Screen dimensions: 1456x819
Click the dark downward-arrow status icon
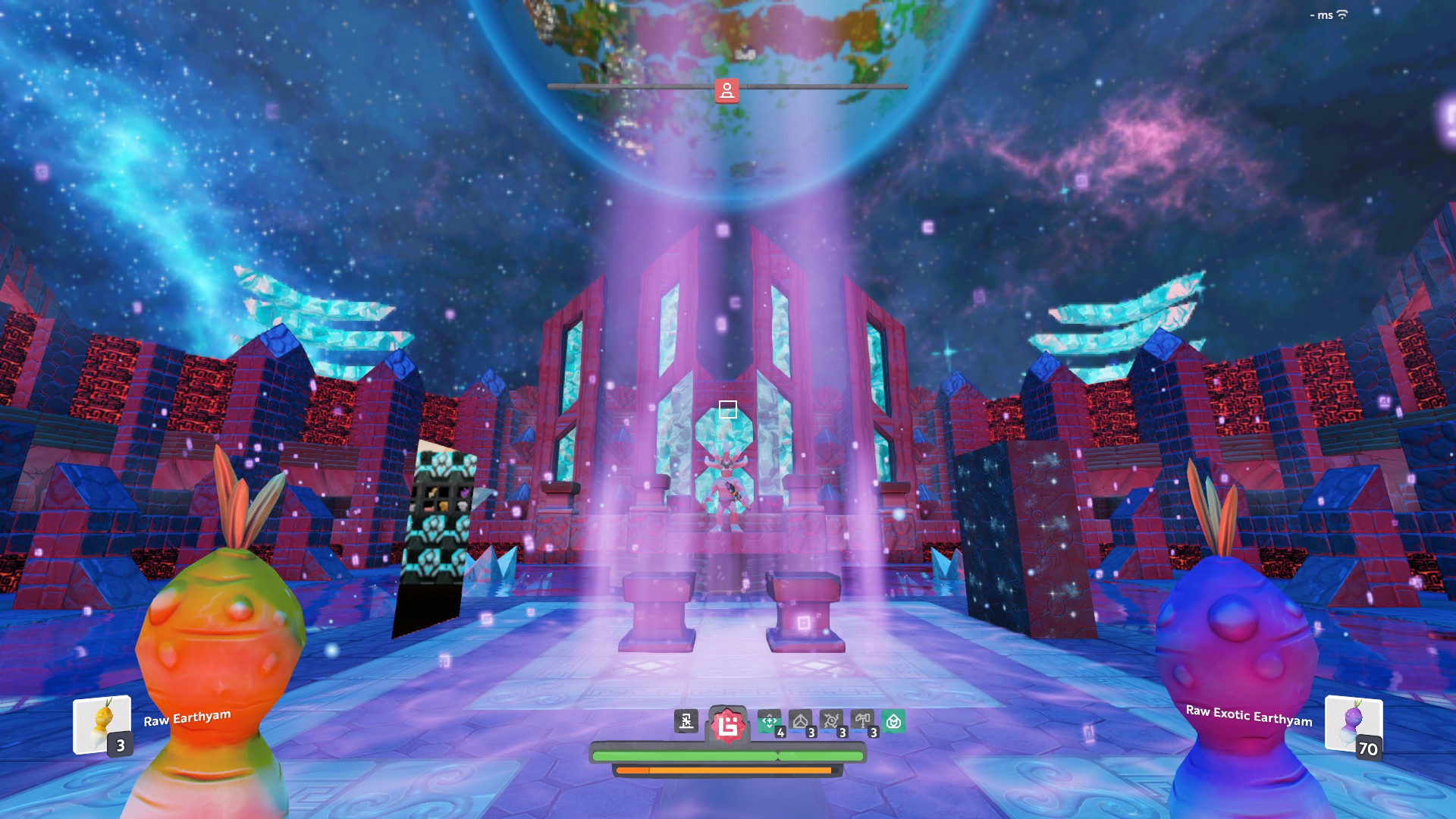tap(686, 721)
